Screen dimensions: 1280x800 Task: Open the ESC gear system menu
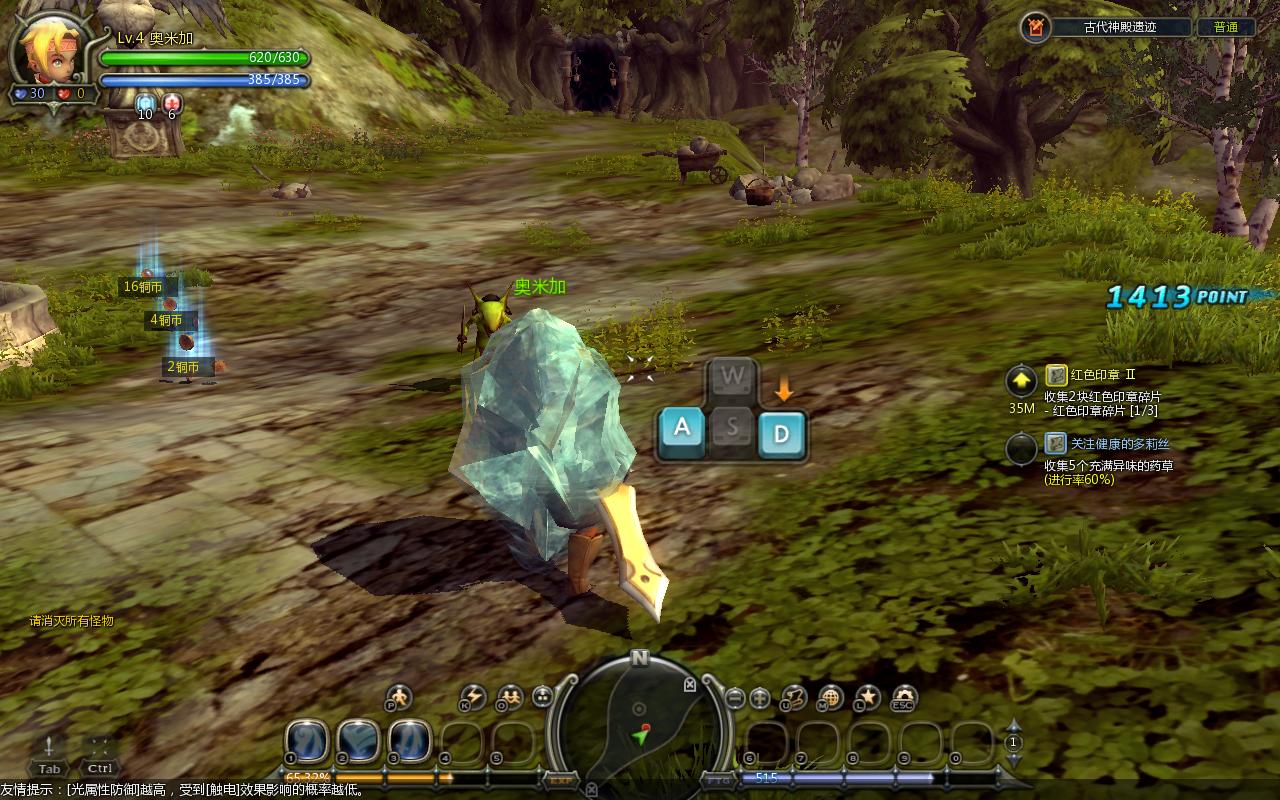(x=904, y=697)
